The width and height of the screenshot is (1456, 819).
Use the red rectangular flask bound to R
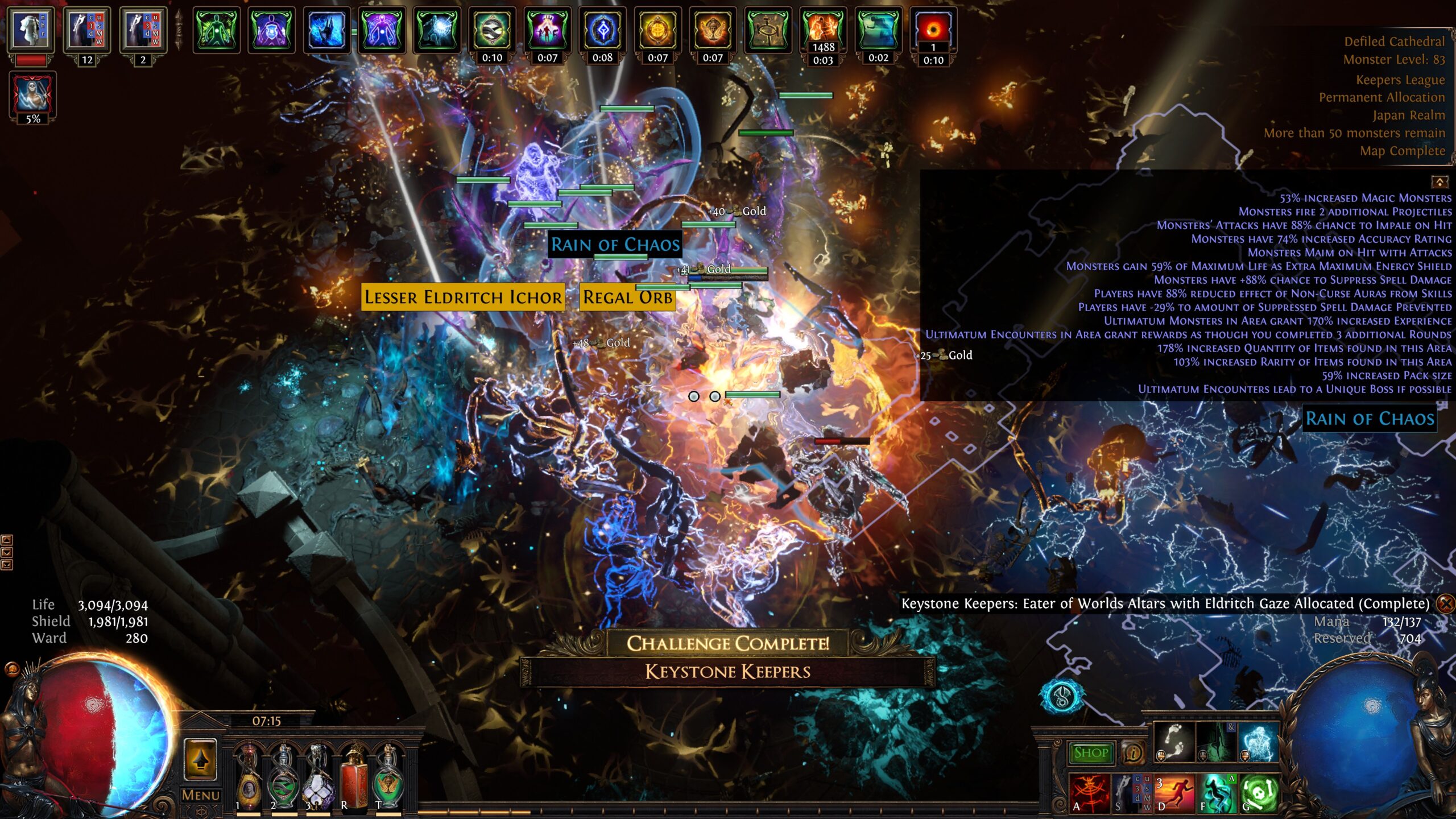point(354,780)
